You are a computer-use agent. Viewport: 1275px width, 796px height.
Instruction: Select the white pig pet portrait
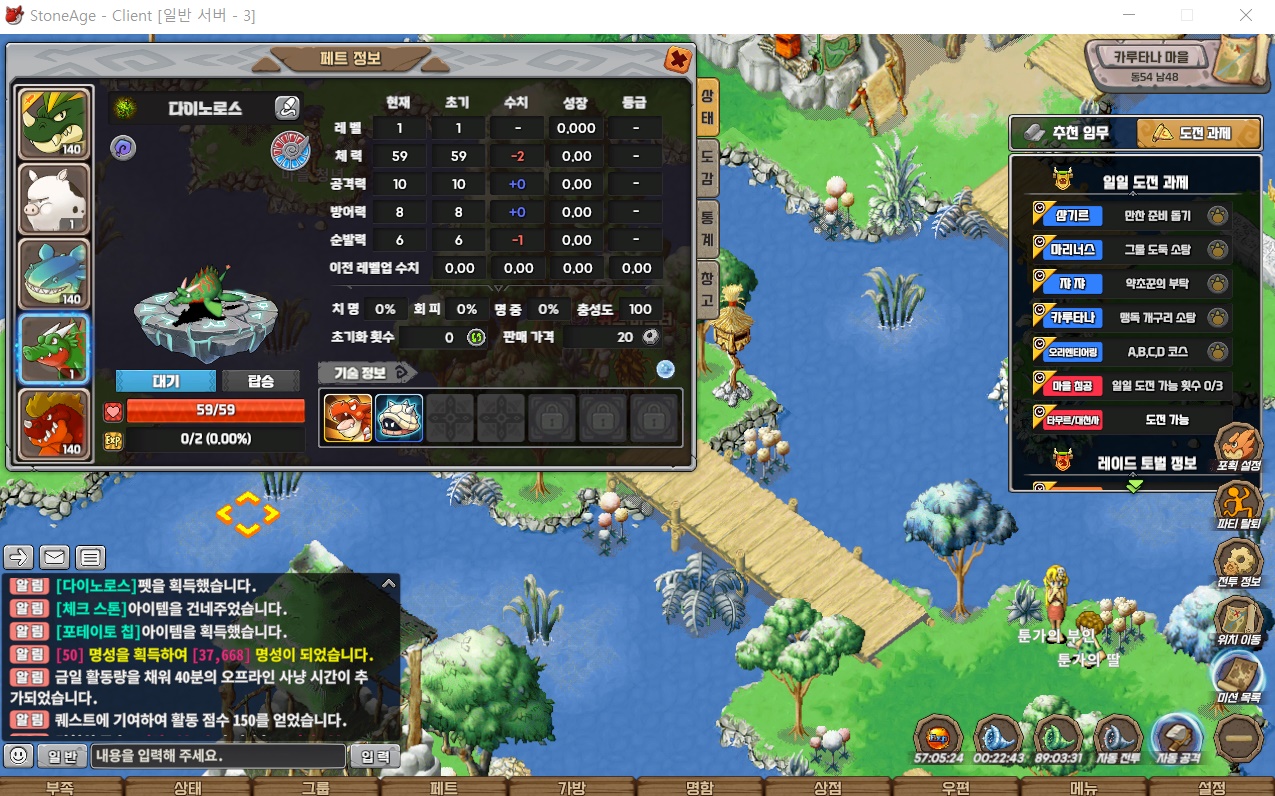(55, 199)
